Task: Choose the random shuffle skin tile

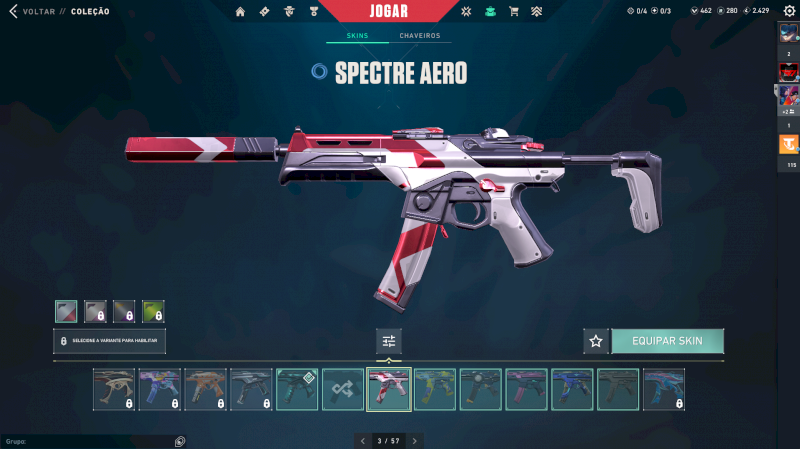Action: click(343, 389)
